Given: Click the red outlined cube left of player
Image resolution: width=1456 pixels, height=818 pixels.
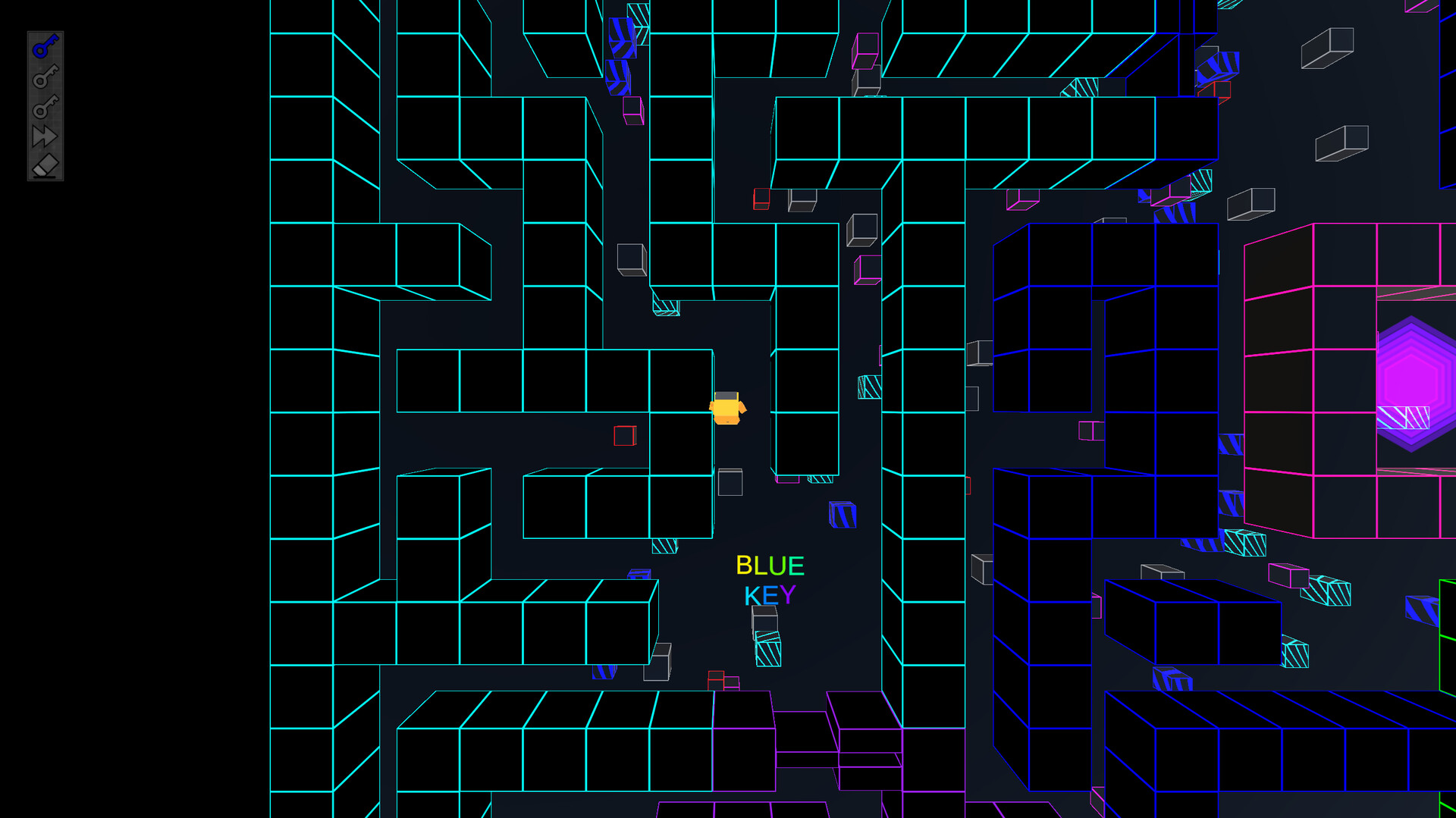Looking at the screenshot, I should [x=624, y=436].
